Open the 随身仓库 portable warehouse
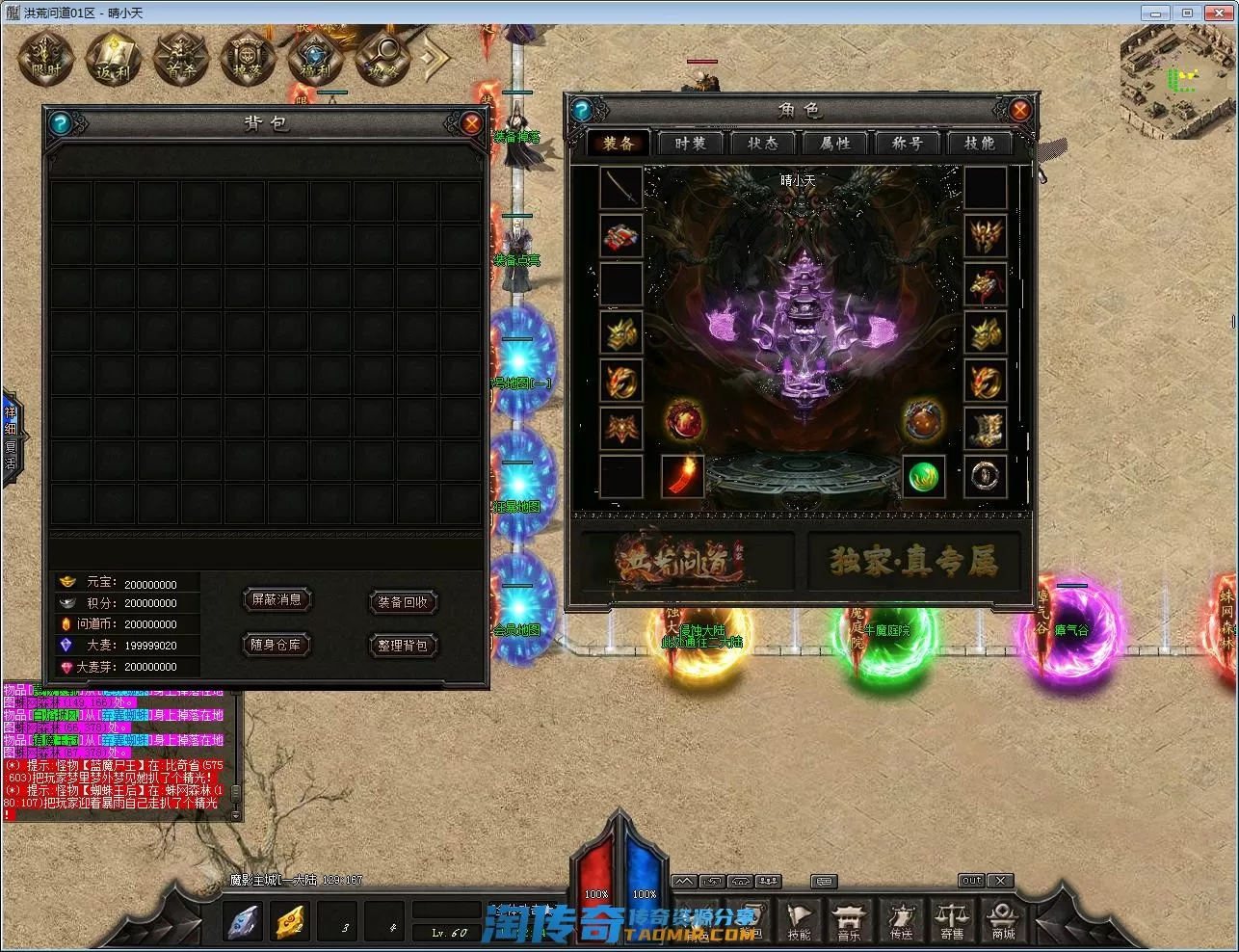Image resolution: width=1239 pixels, height=952 pixels. tap(277, 645)
